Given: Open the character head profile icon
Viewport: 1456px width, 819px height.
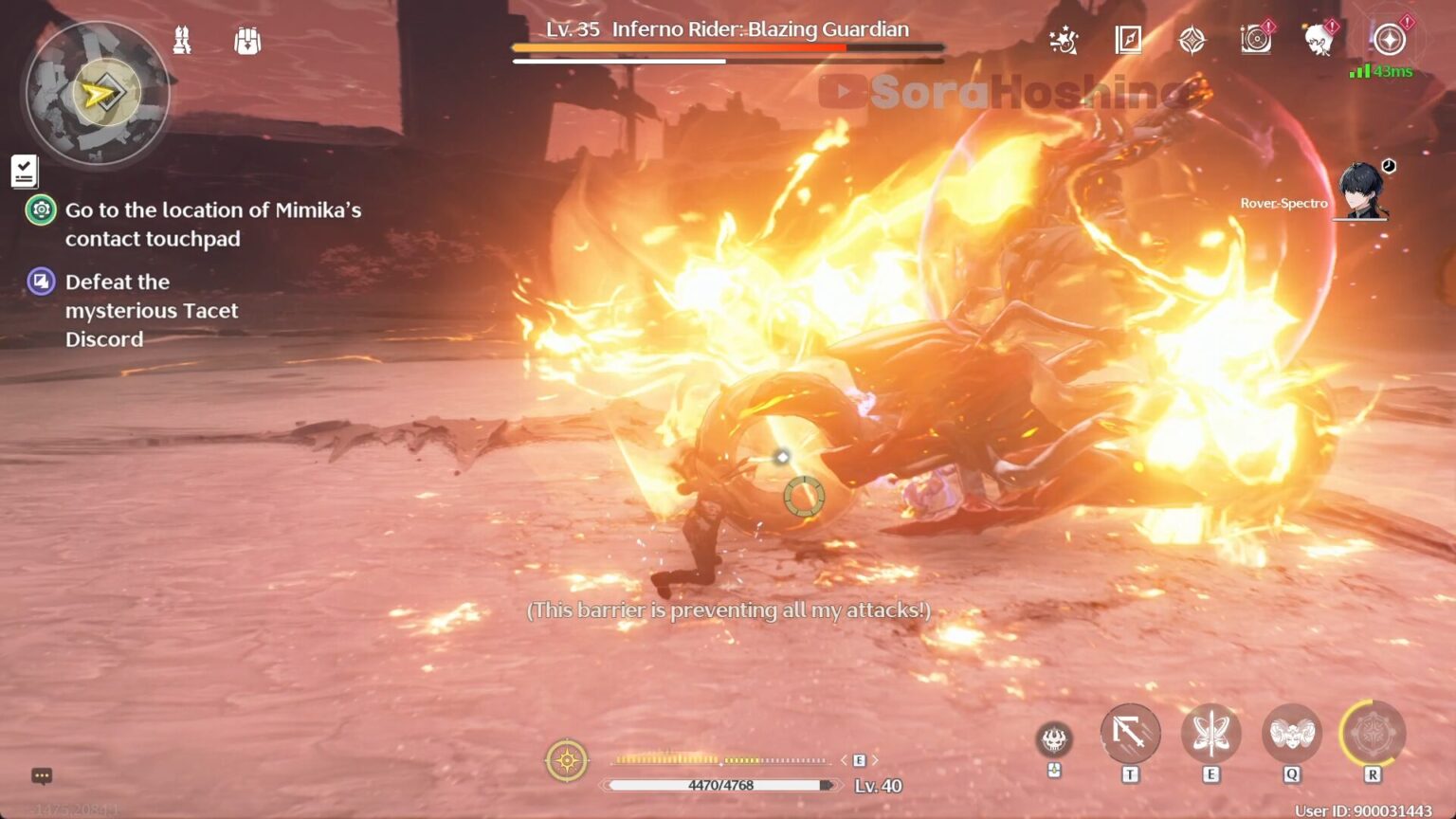Looking at the screenshot, I should pos(1319,41).
